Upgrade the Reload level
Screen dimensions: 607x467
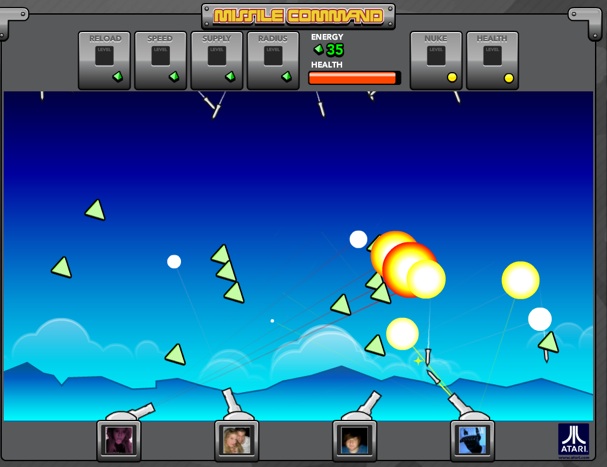coord(105,61)
